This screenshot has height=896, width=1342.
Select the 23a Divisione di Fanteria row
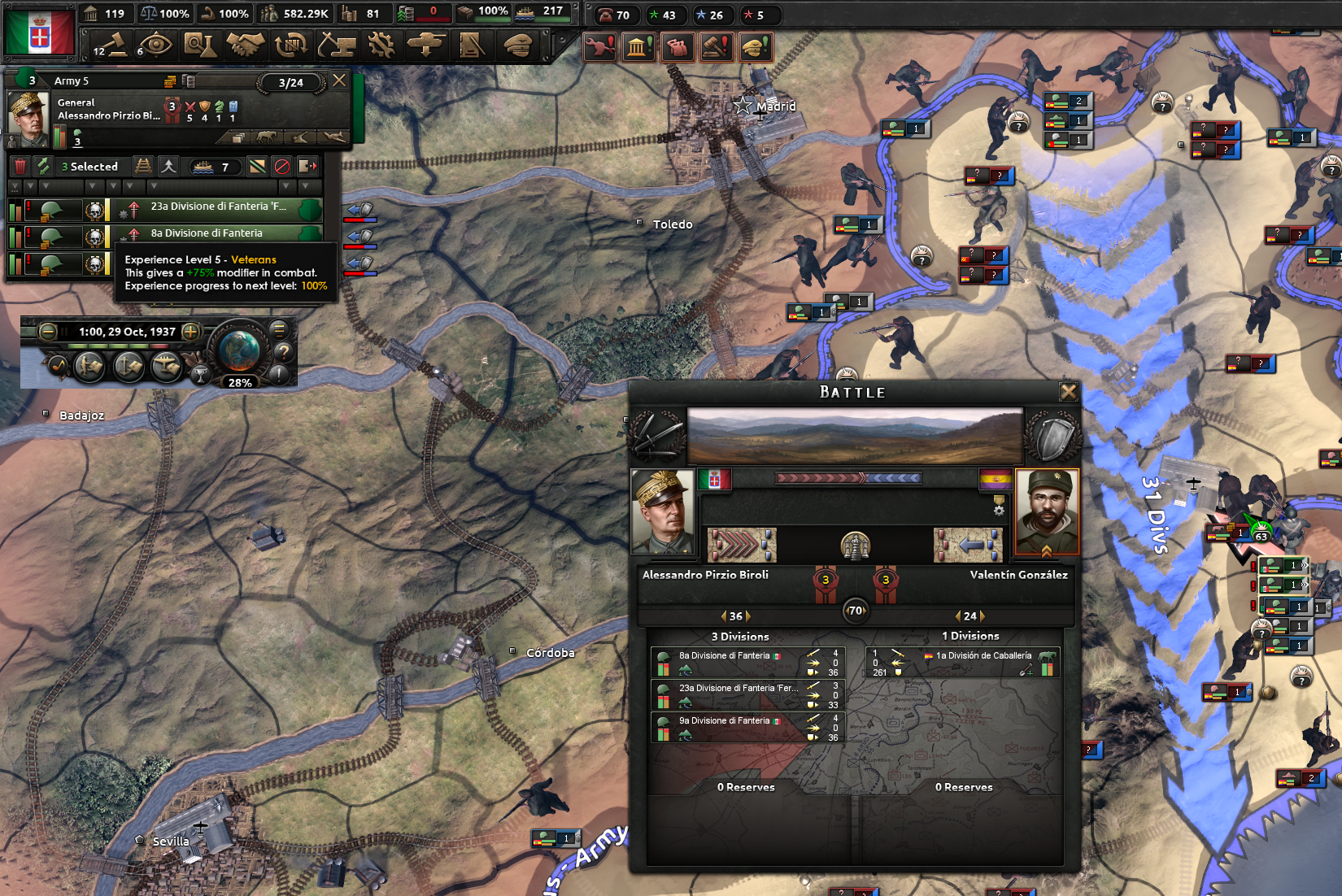(218, 207)
